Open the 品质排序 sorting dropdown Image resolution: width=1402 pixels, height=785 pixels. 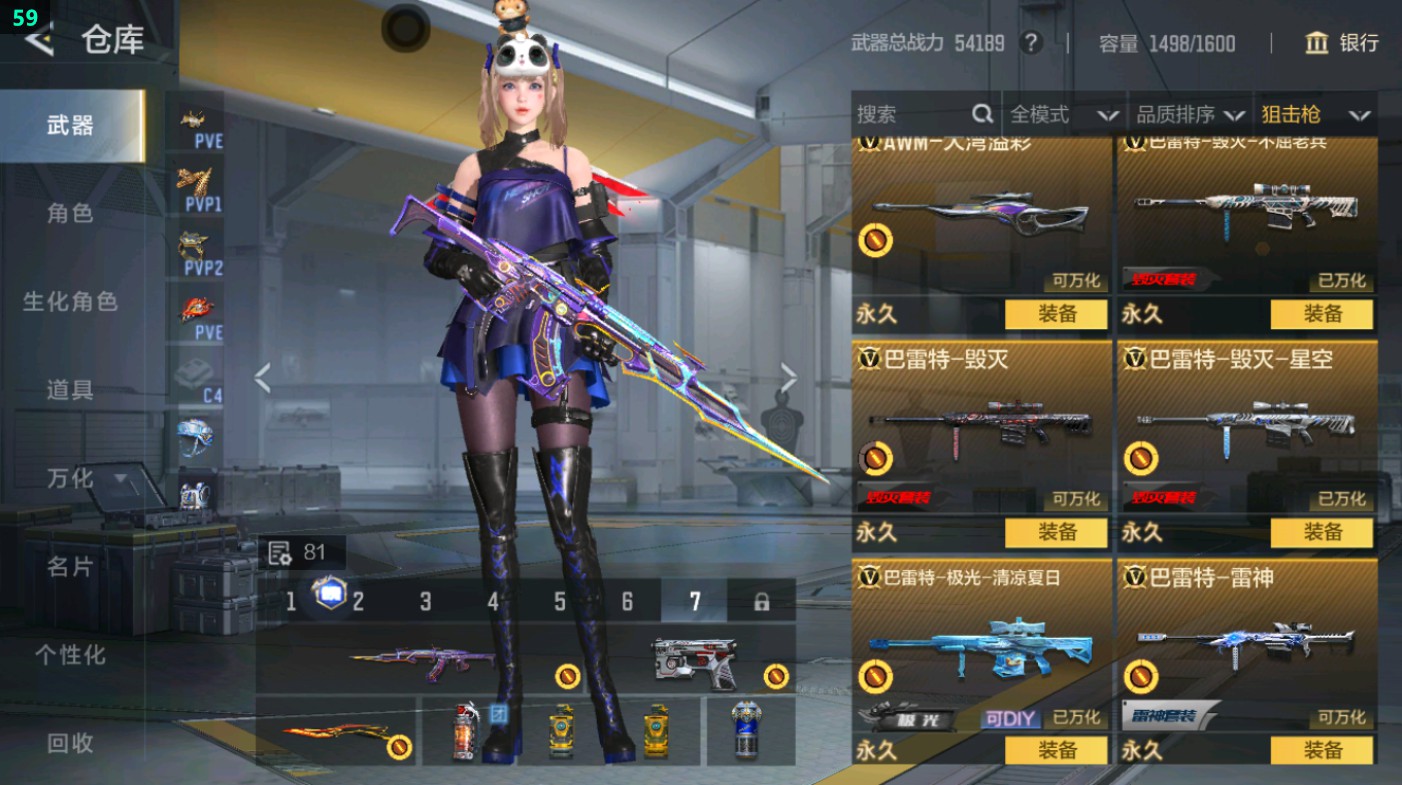pyautogui.click(x=1190, y=115)
